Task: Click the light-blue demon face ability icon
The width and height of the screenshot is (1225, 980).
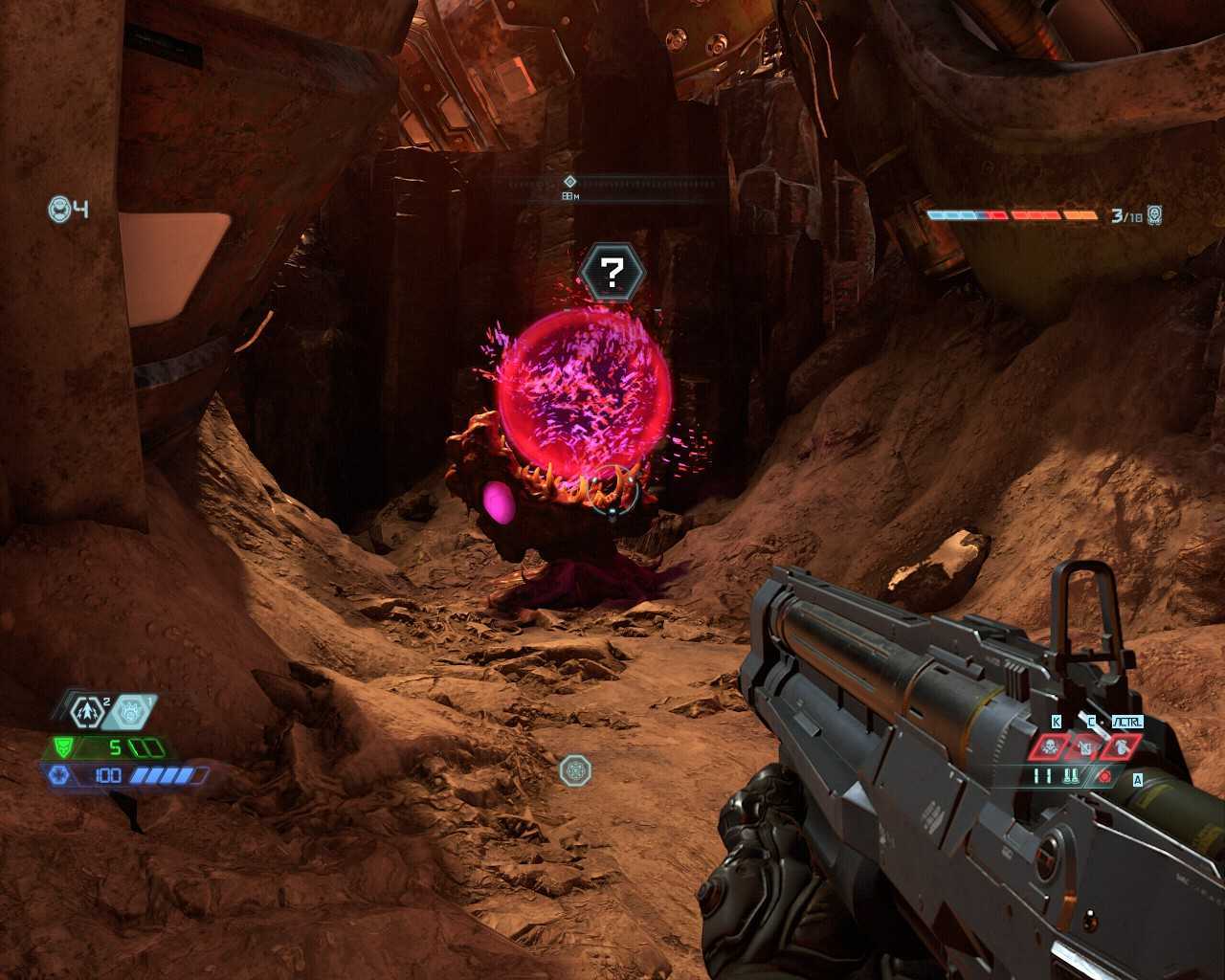Action: coord(131,712)
